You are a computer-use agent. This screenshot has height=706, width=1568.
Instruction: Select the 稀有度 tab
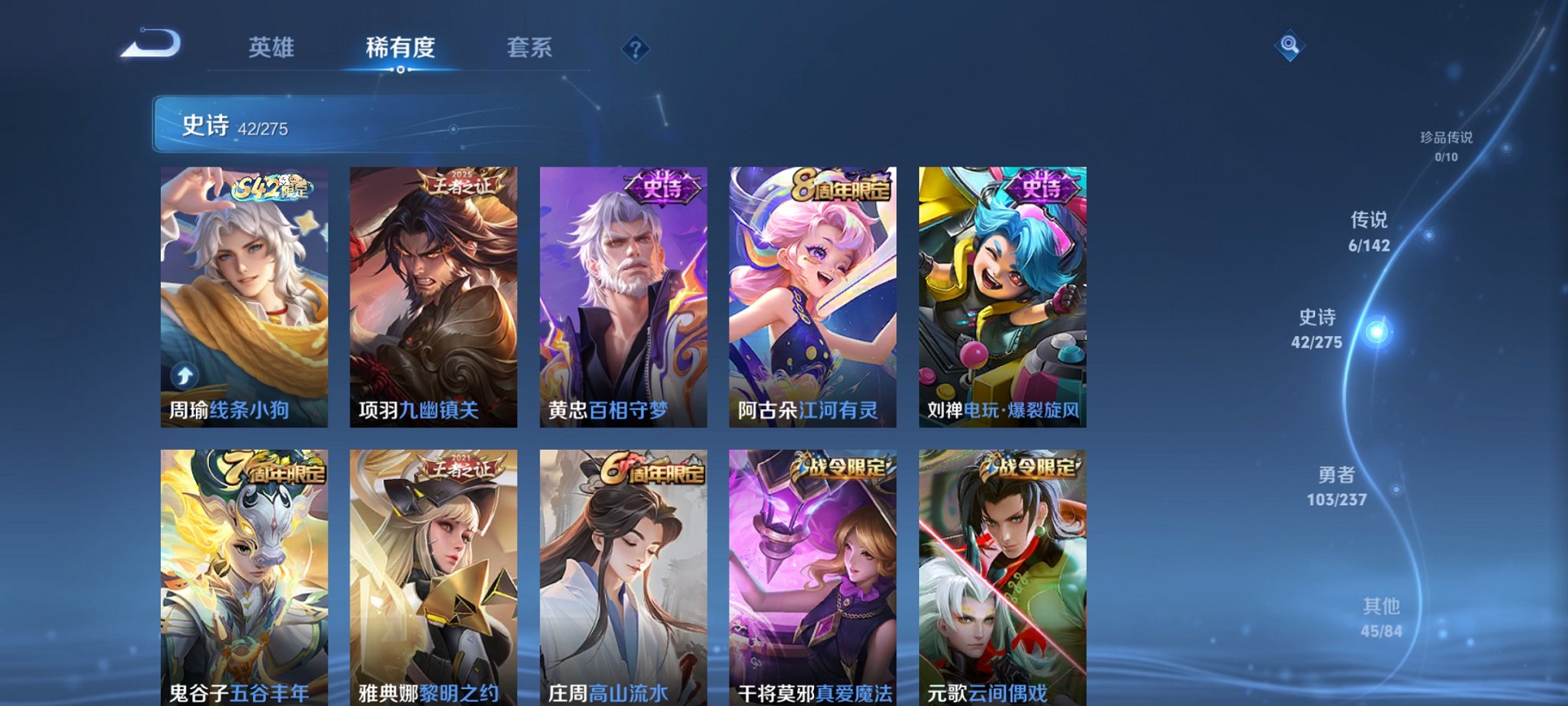(400, 48)
